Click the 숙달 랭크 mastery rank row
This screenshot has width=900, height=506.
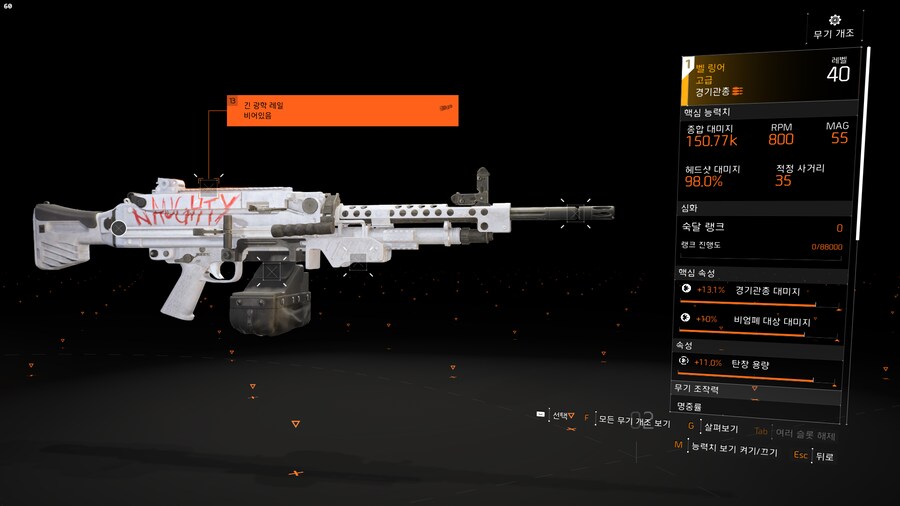(x=762, y=228)
